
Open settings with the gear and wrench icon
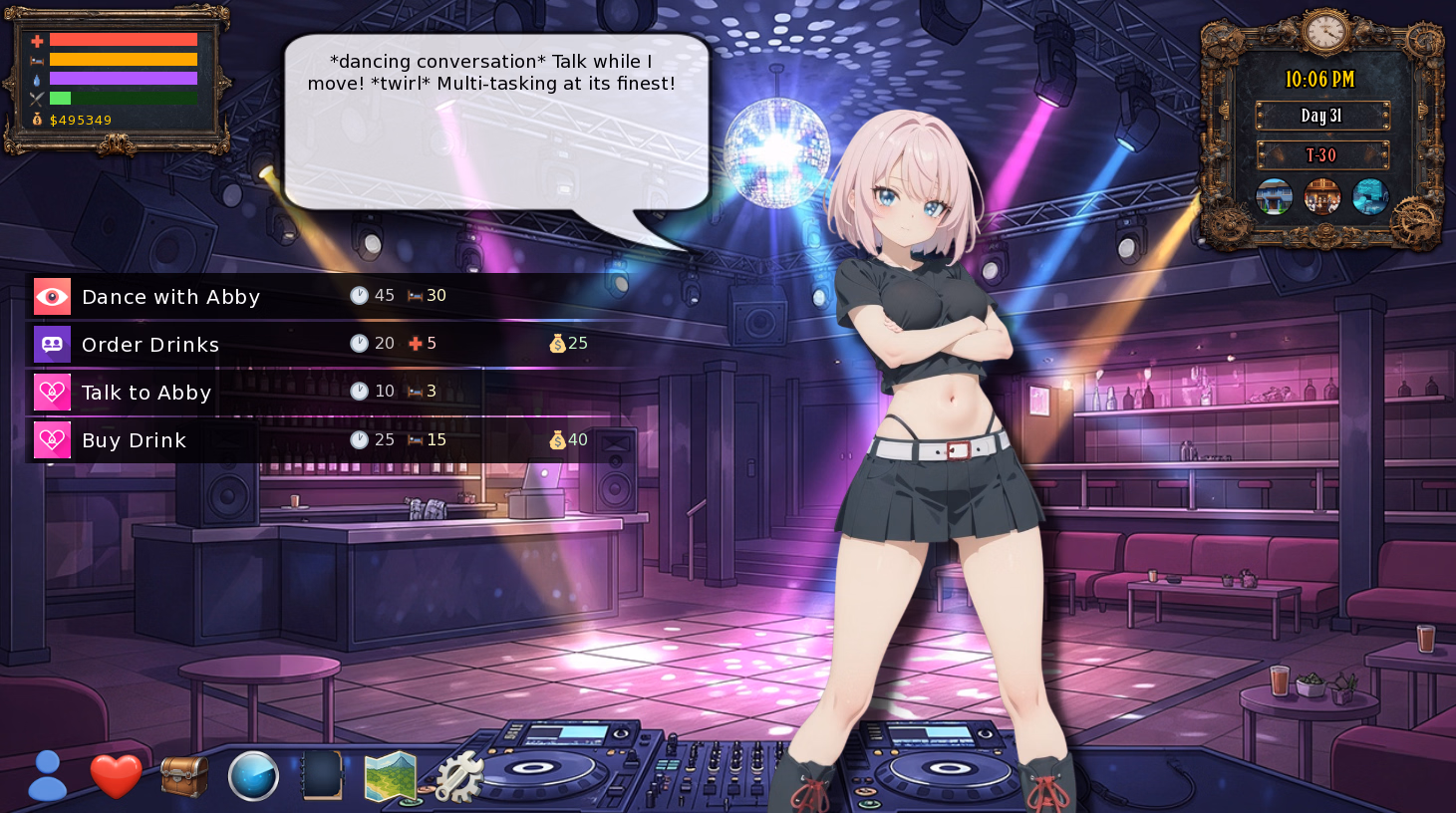click(x=458, y=776)
